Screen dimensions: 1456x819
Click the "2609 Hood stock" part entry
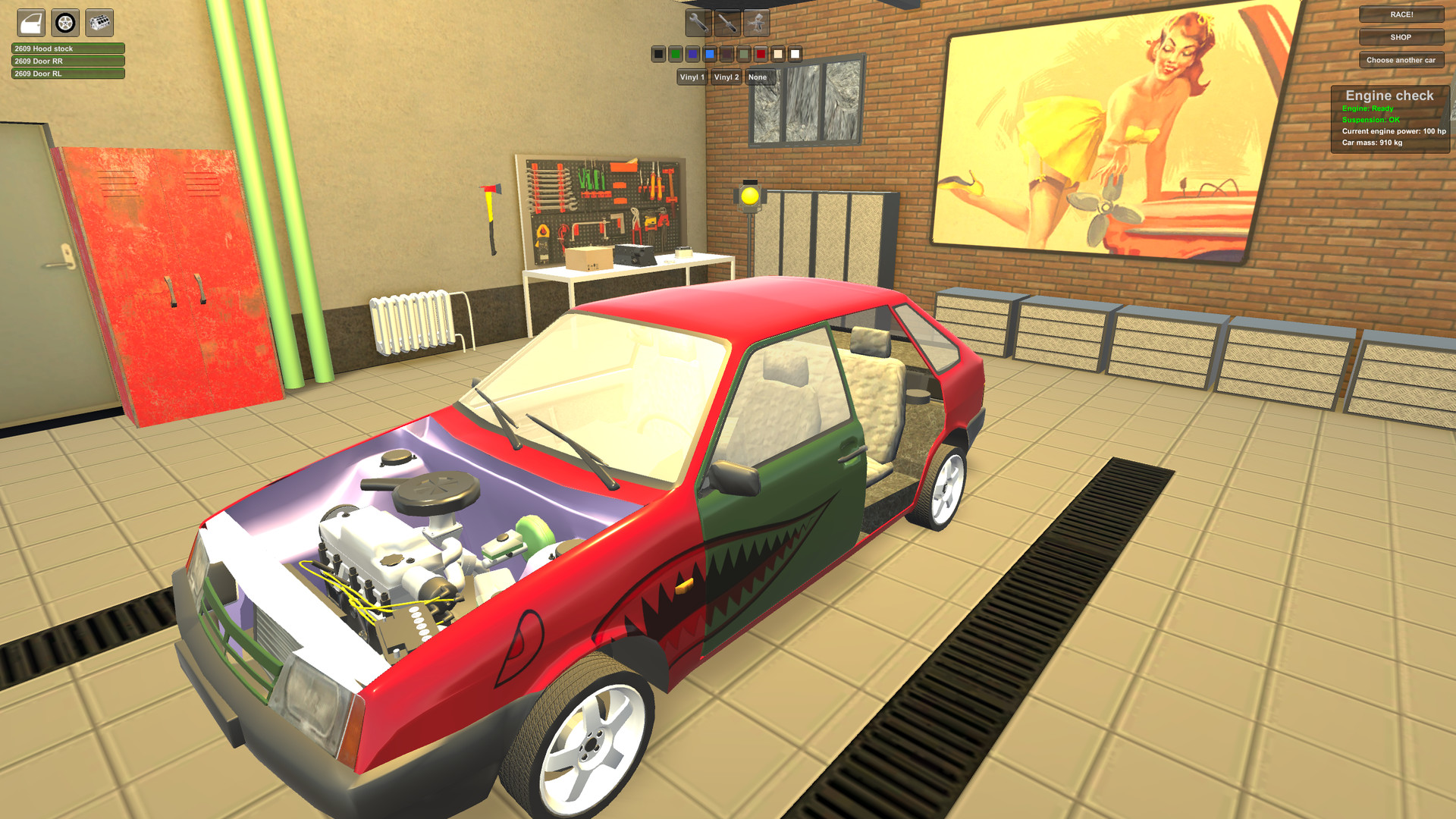[64, 47]
